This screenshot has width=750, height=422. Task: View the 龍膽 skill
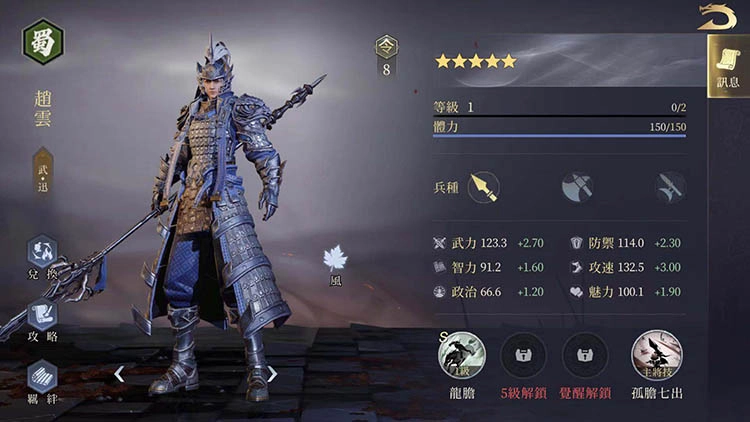(x=462, y=355)
